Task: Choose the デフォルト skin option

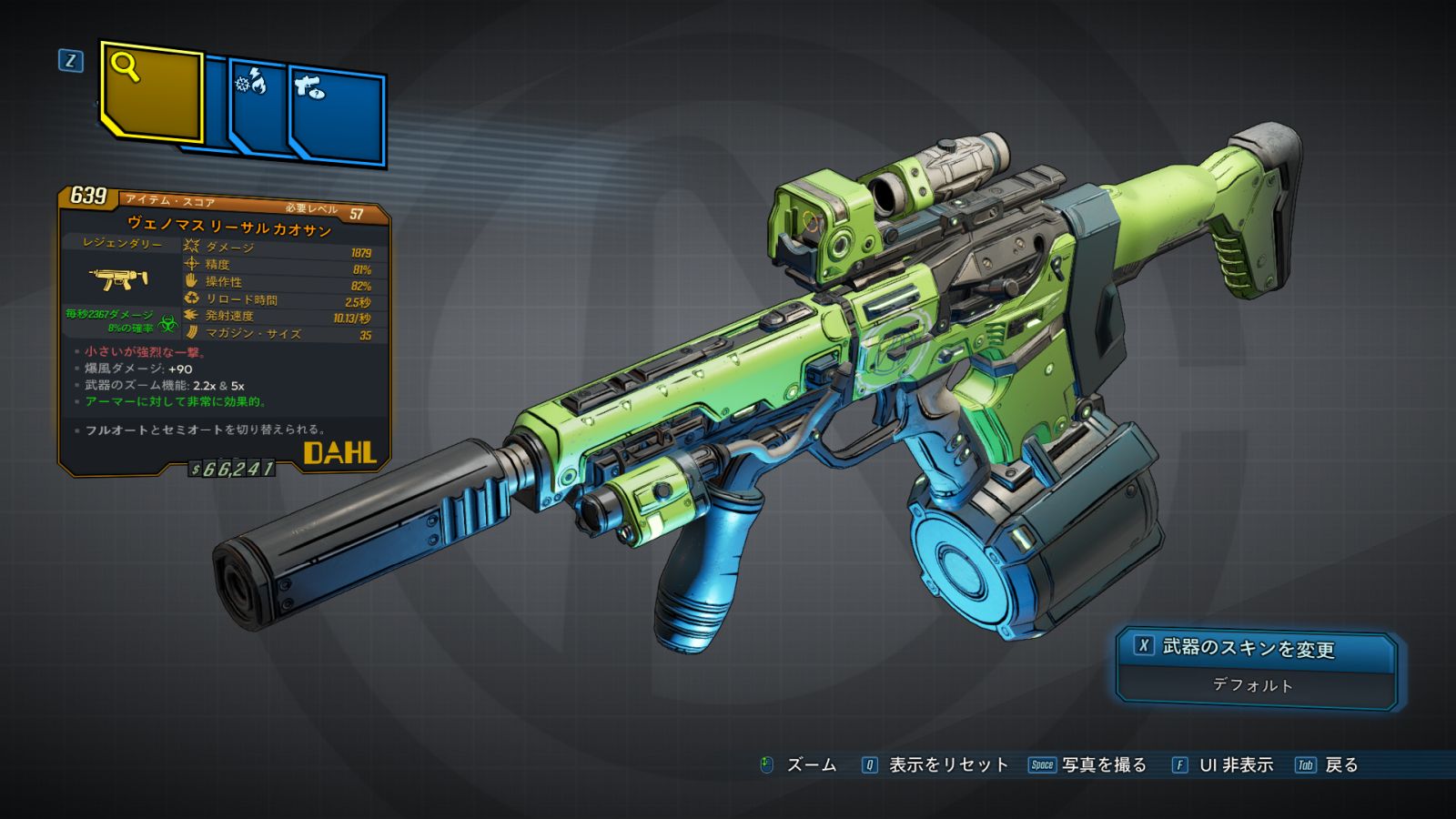Action: tap(1254, 686)
